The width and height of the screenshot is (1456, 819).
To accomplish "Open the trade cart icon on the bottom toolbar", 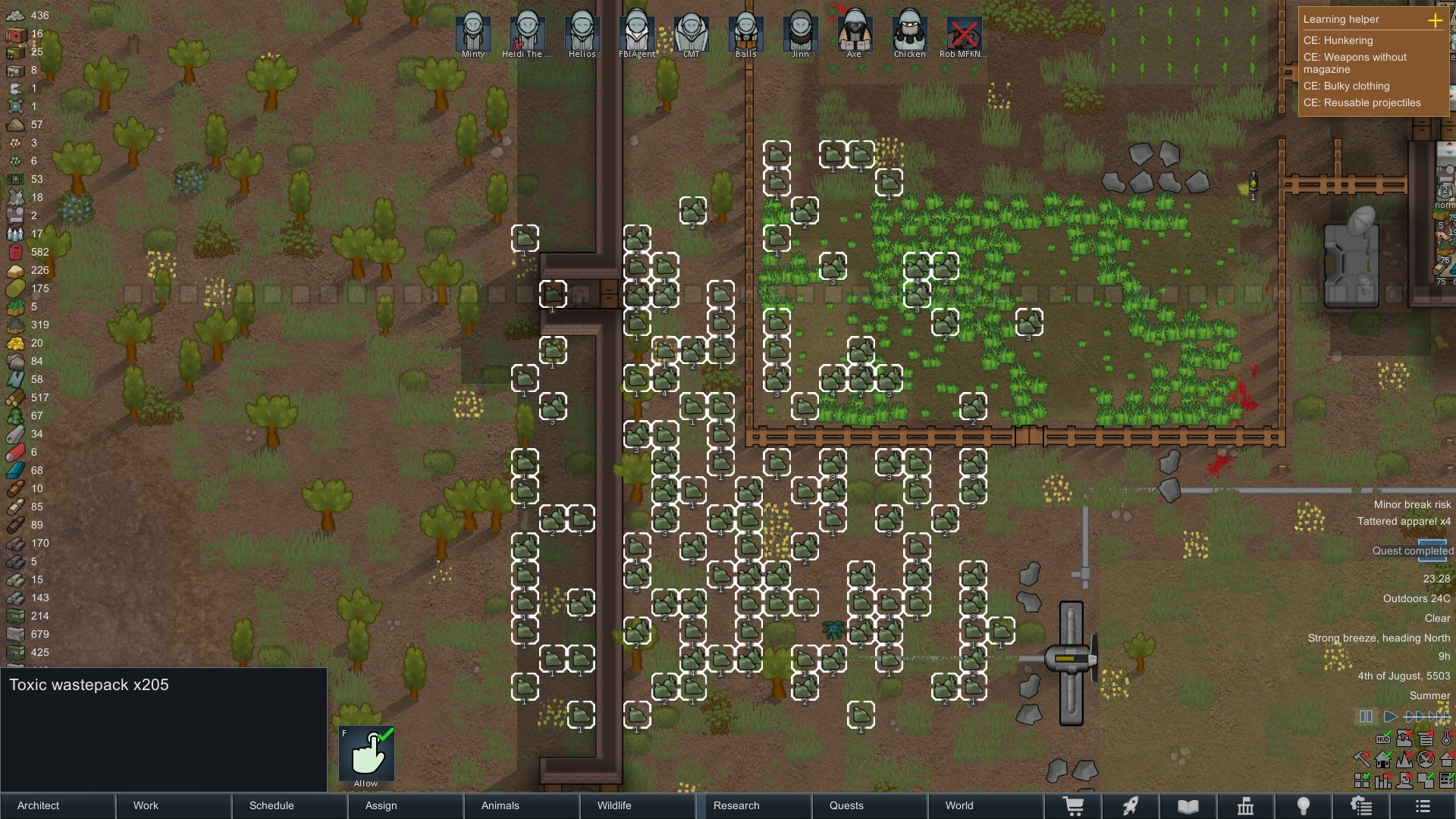I will click(x=1073, y=806).
